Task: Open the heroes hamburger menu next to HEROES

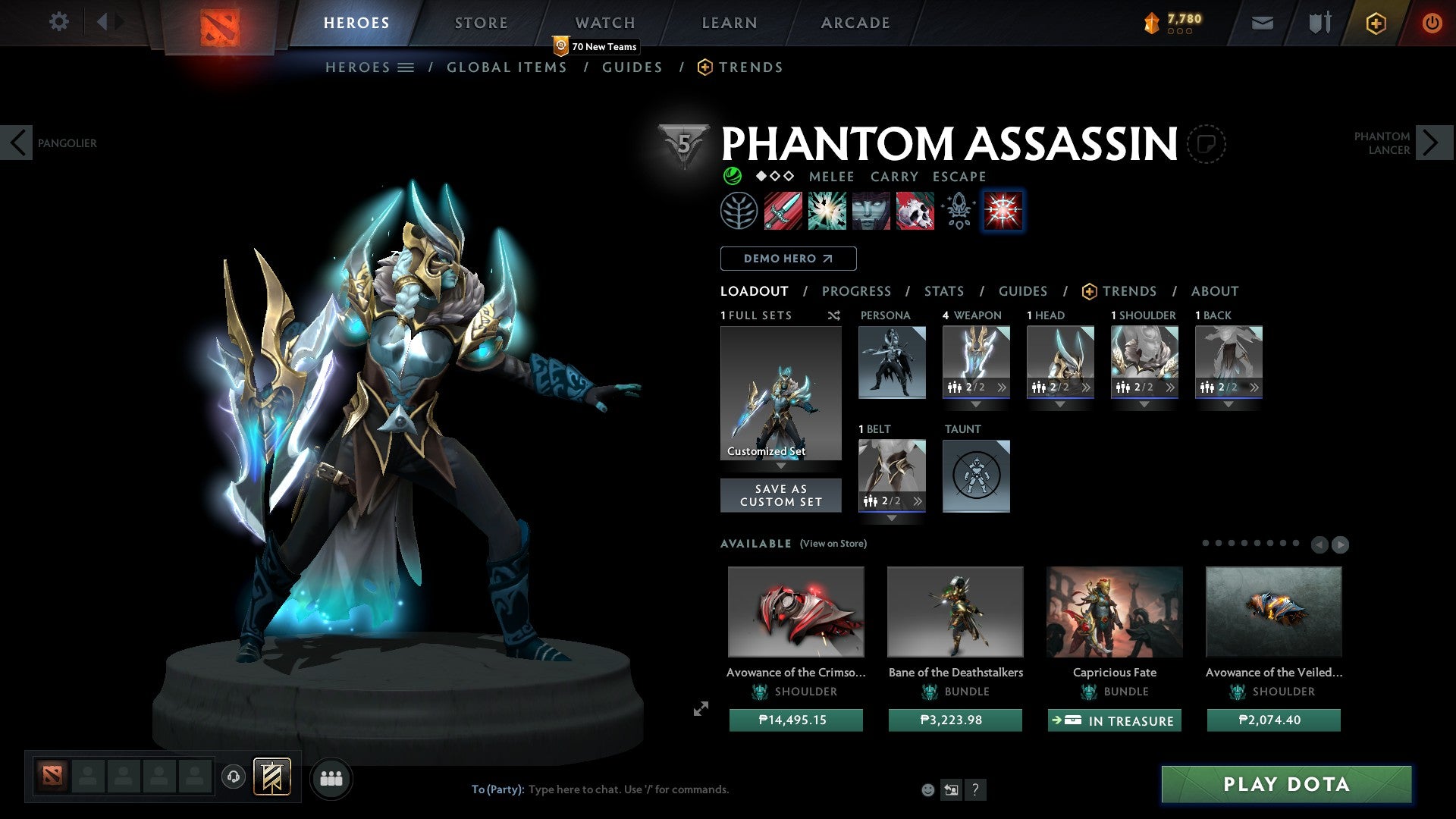Action: [406, 67]
